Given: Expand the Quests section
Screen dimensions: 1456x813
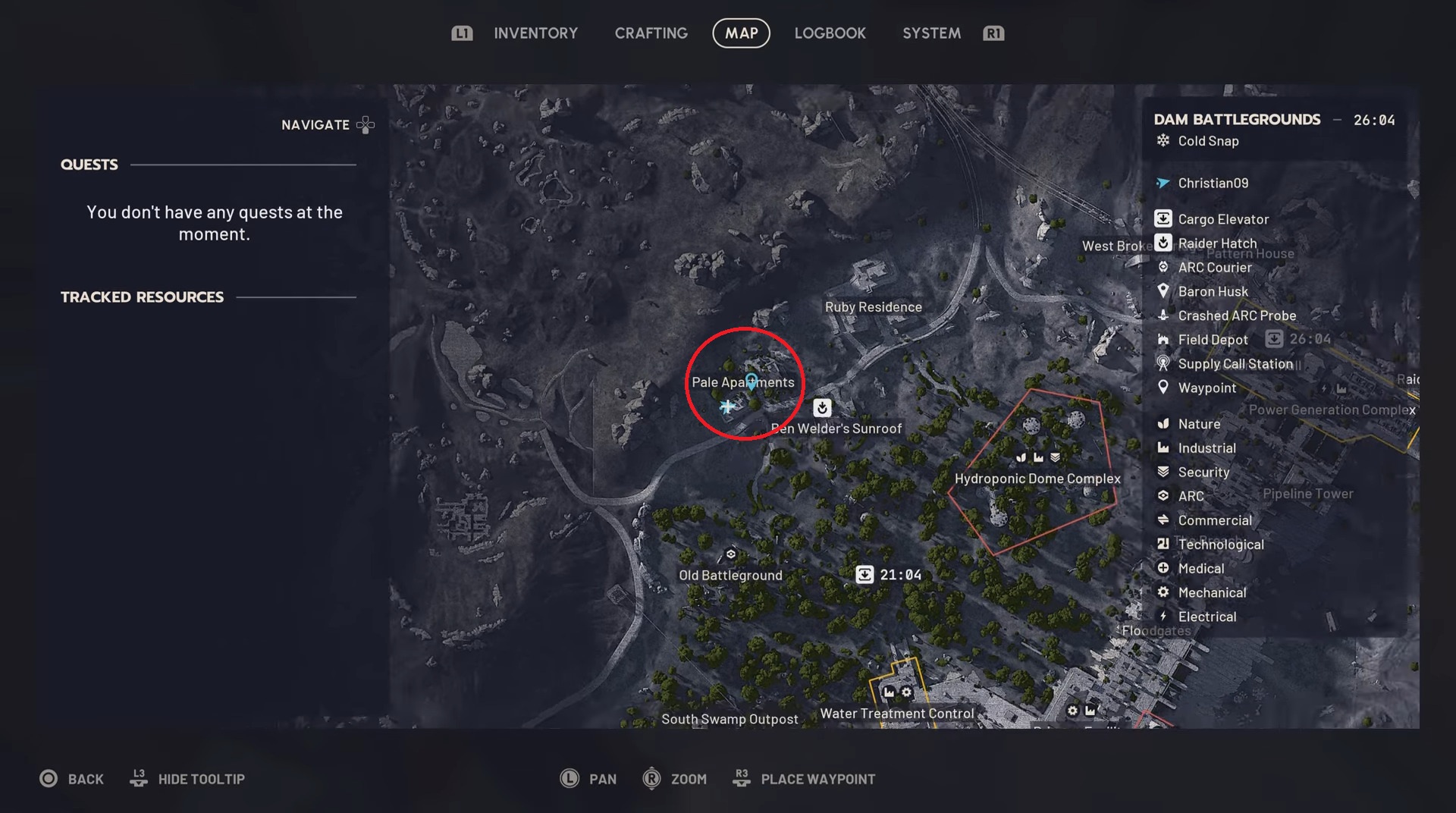Looking at the screenshot, I should pos(89,165).
